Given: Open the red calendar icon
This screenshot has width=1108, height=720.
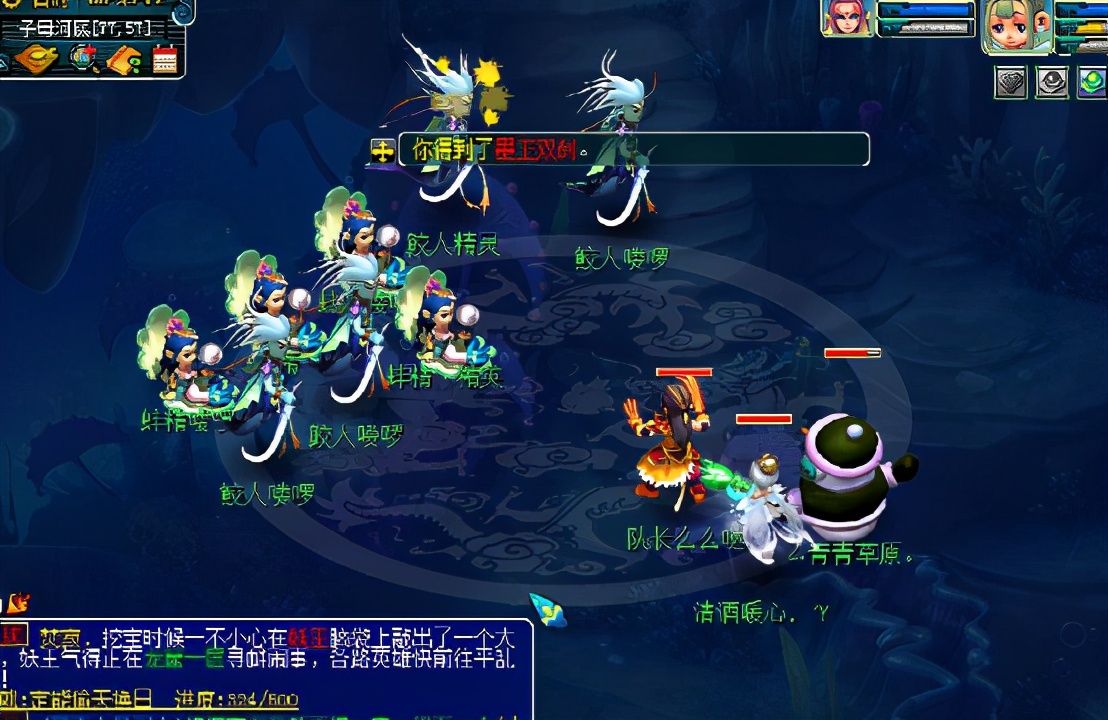Looking at the screenshot, I should click(x=165, y=60).
